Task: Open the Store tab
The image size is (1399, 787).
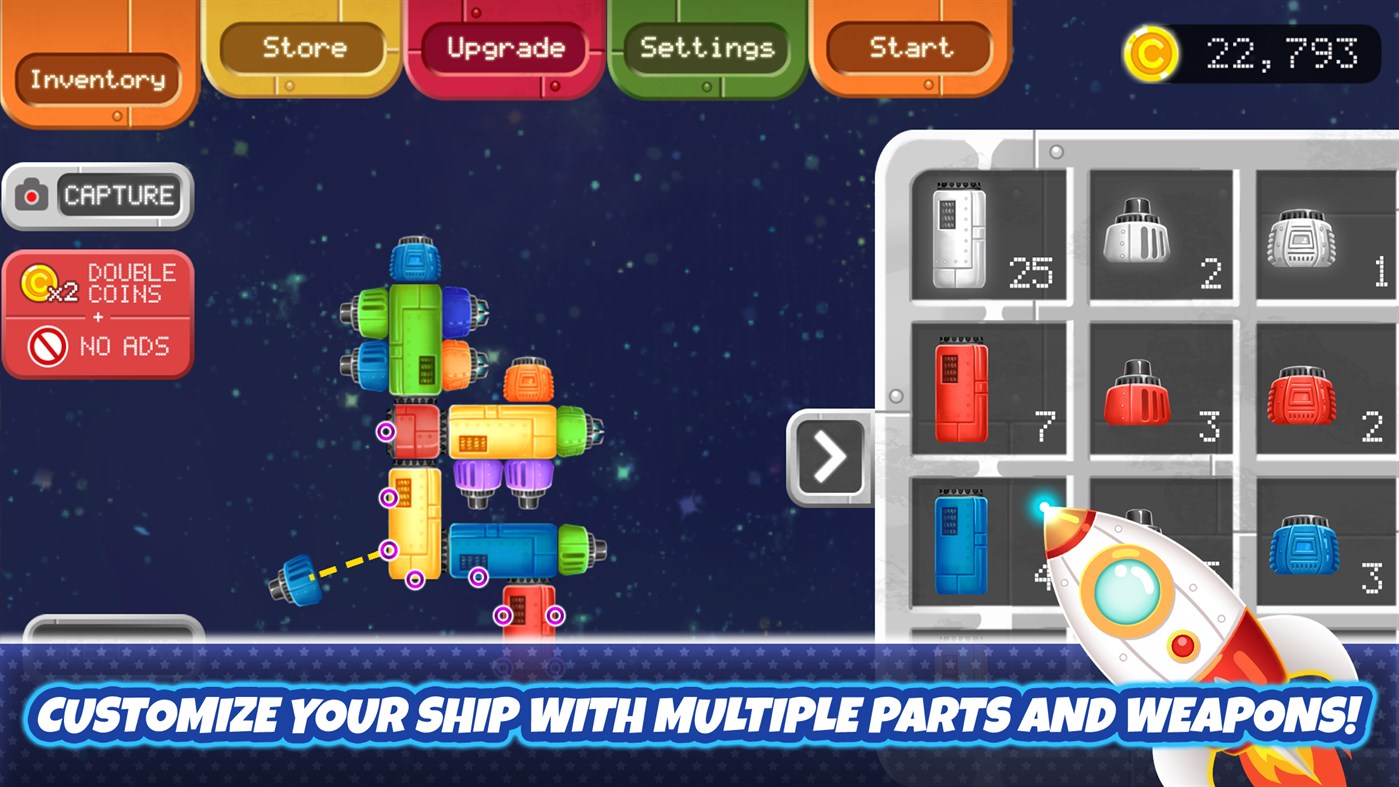Action: point(303,47)
